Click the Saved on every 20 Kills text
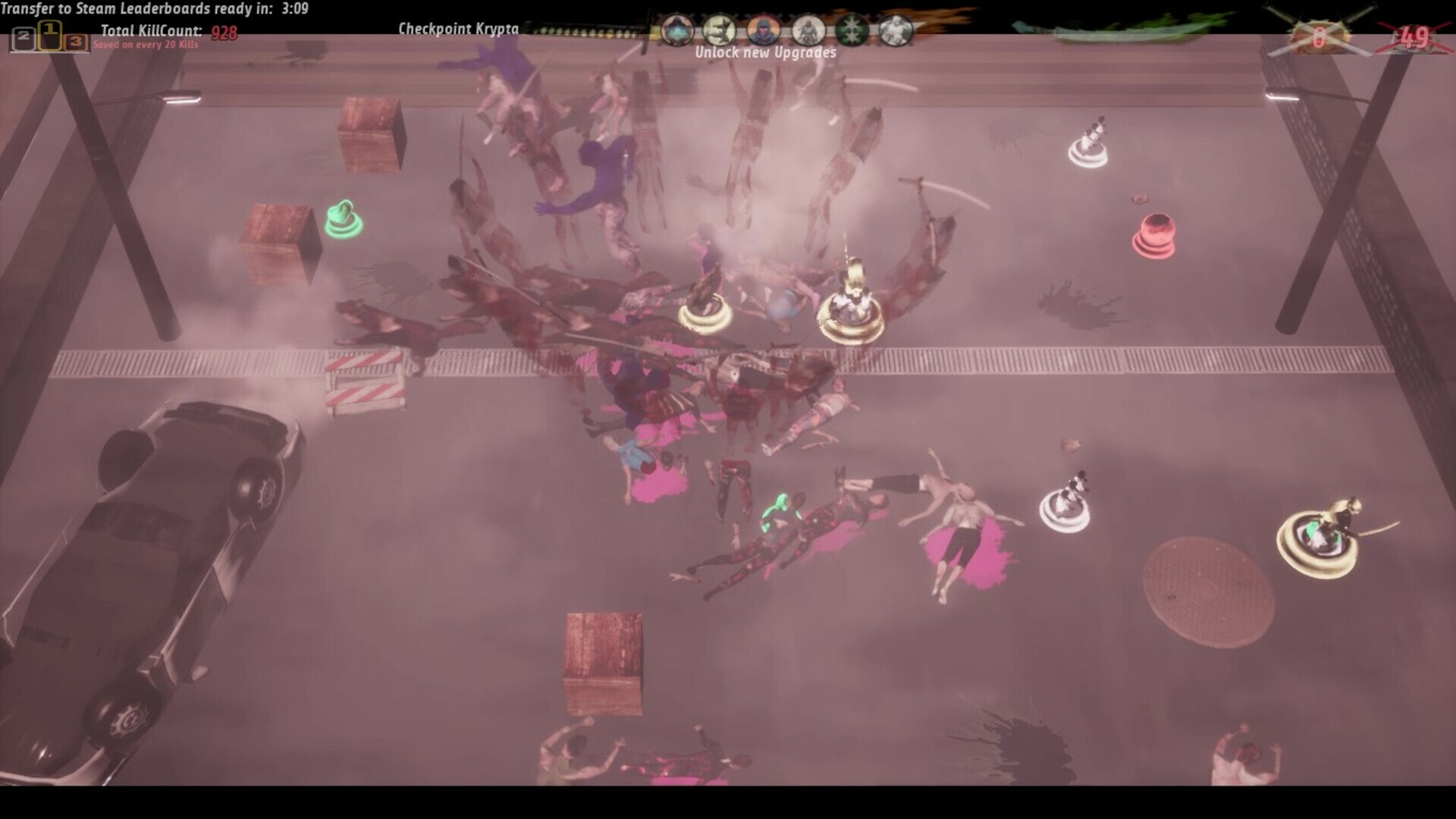Viewport: 1456px width, 819px height. click(146, 44)
